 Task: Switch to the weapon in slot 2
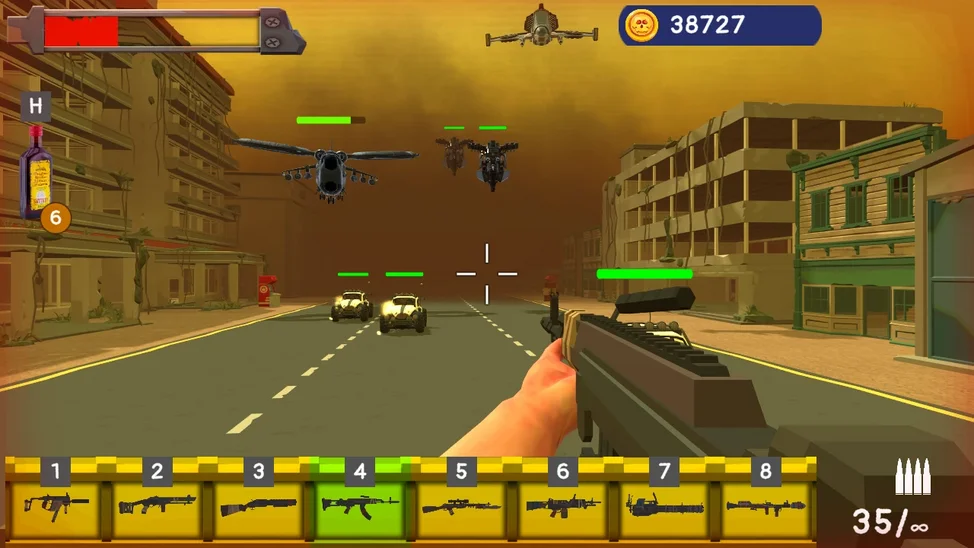click(x=157, y=504)
